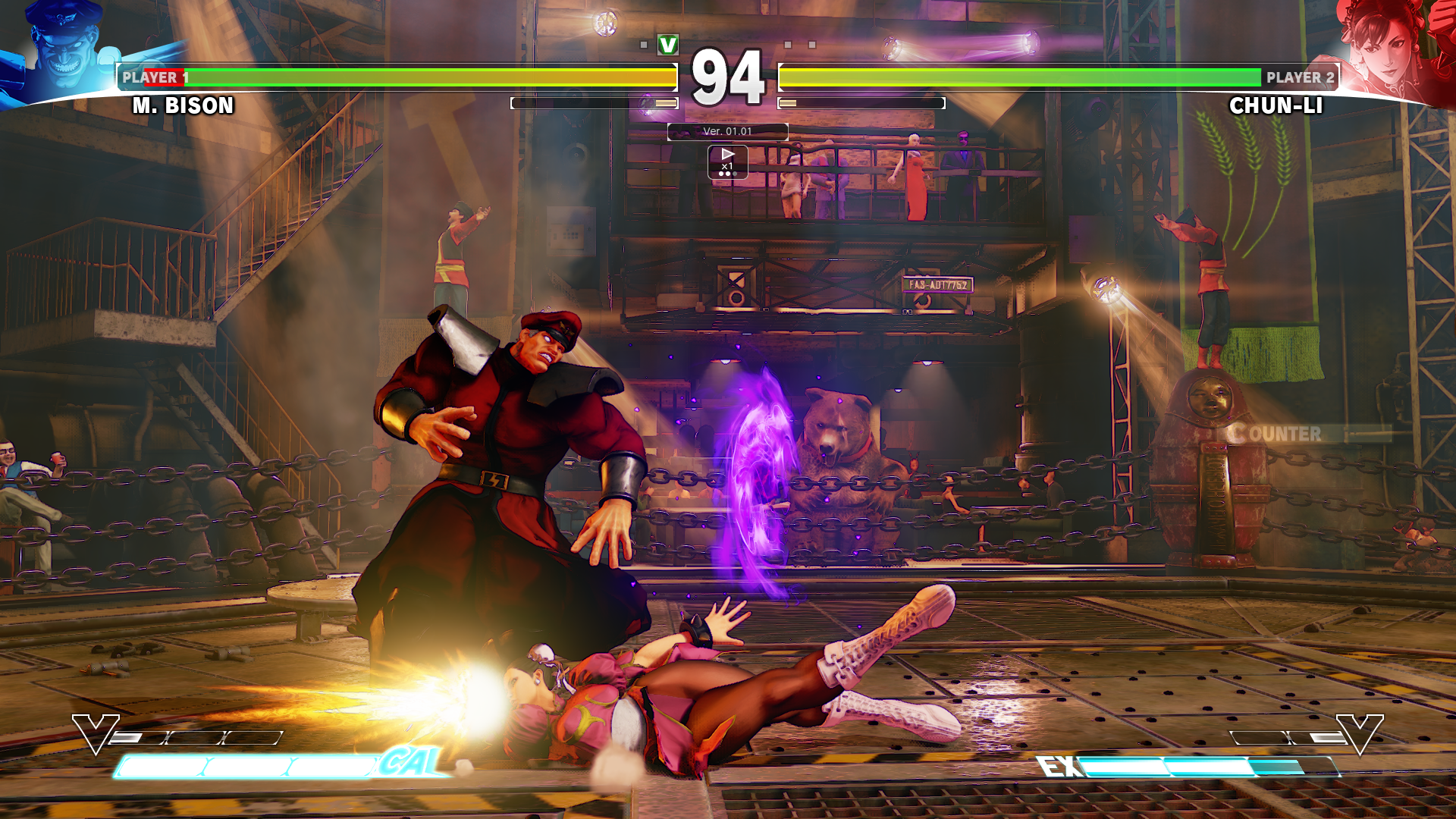The width and height of the screenshot is (1456, 819).
Task: Click the play triangle on the replay speed indicator
Action: pyautogui.click(x=727, y=154)
